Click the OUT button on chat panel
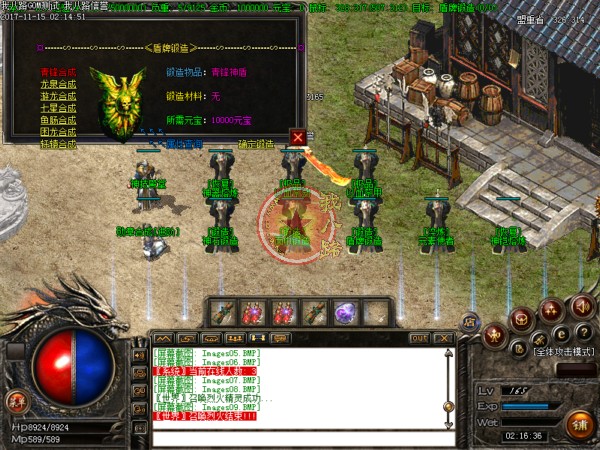This screenshot has height=450, width=600. point(419,338)
